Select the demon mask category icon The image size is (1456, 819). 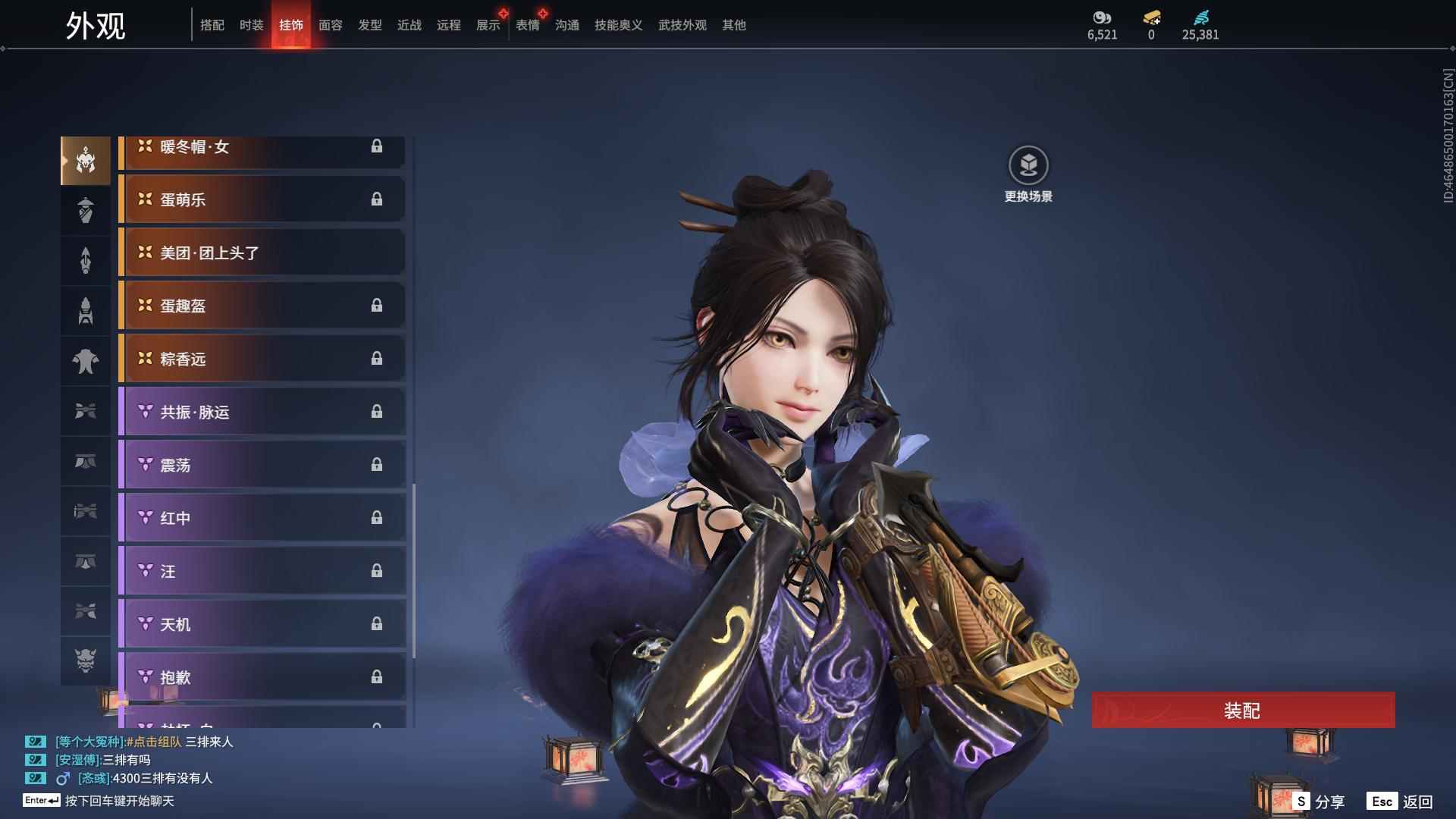click(x=86, y=661)
